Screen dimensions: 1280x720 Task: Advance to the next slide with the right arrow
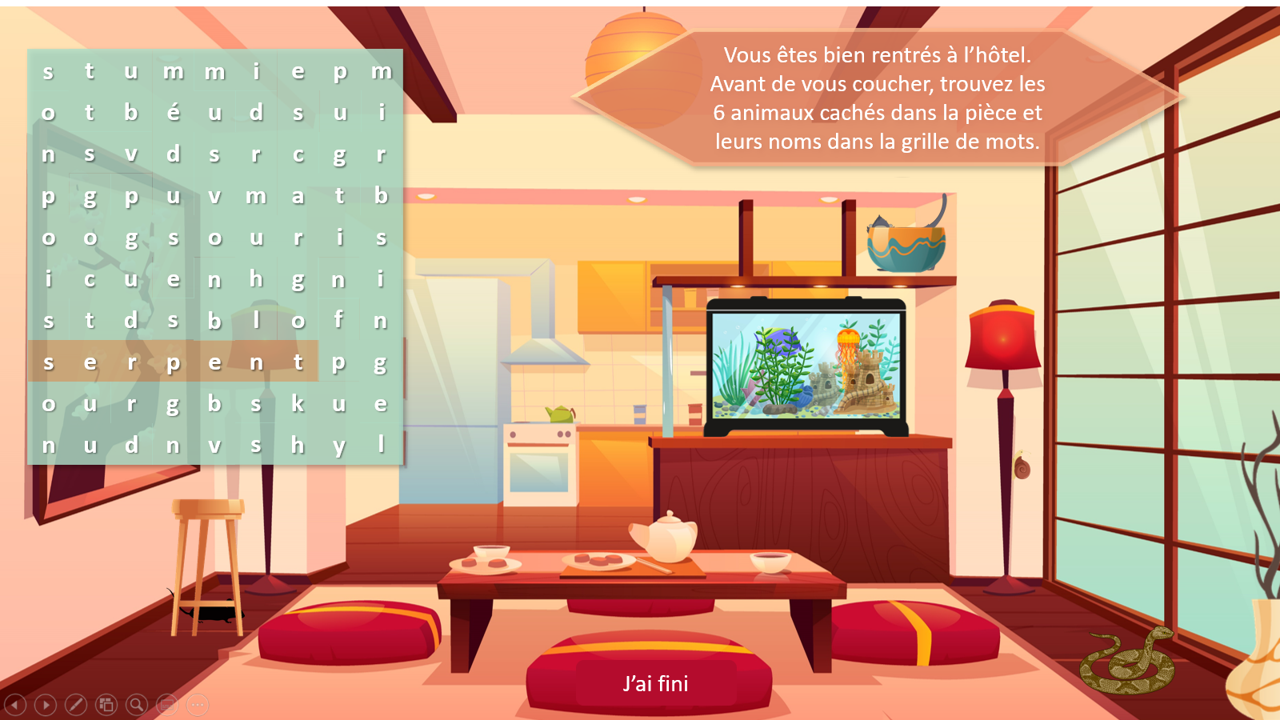click(45, 705)
